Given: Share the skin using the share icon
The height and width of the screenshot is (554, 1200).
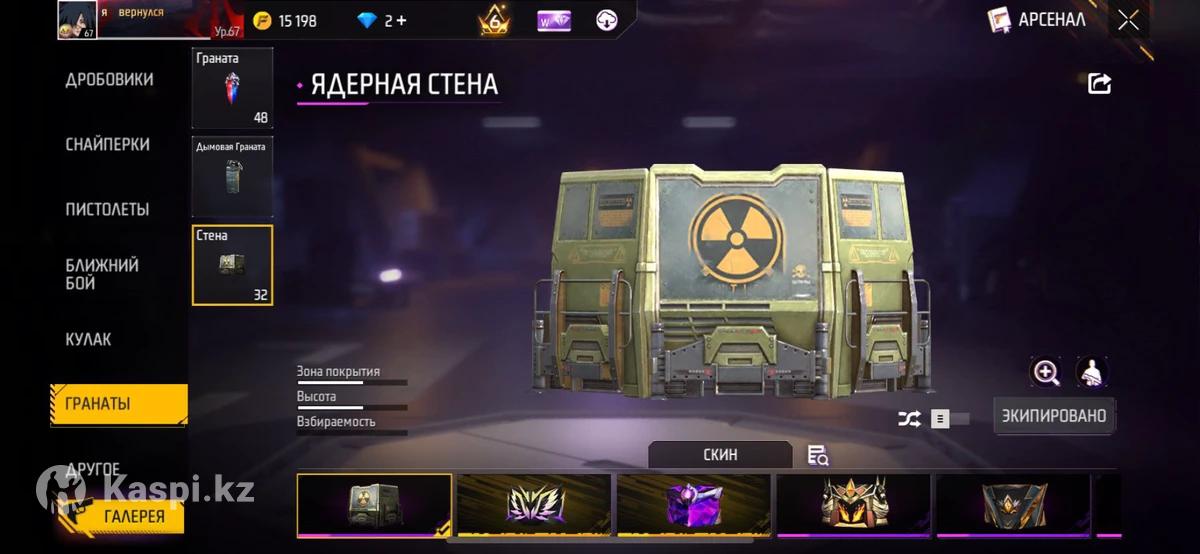Looking at the screenshot, I should coord(1099,84).
